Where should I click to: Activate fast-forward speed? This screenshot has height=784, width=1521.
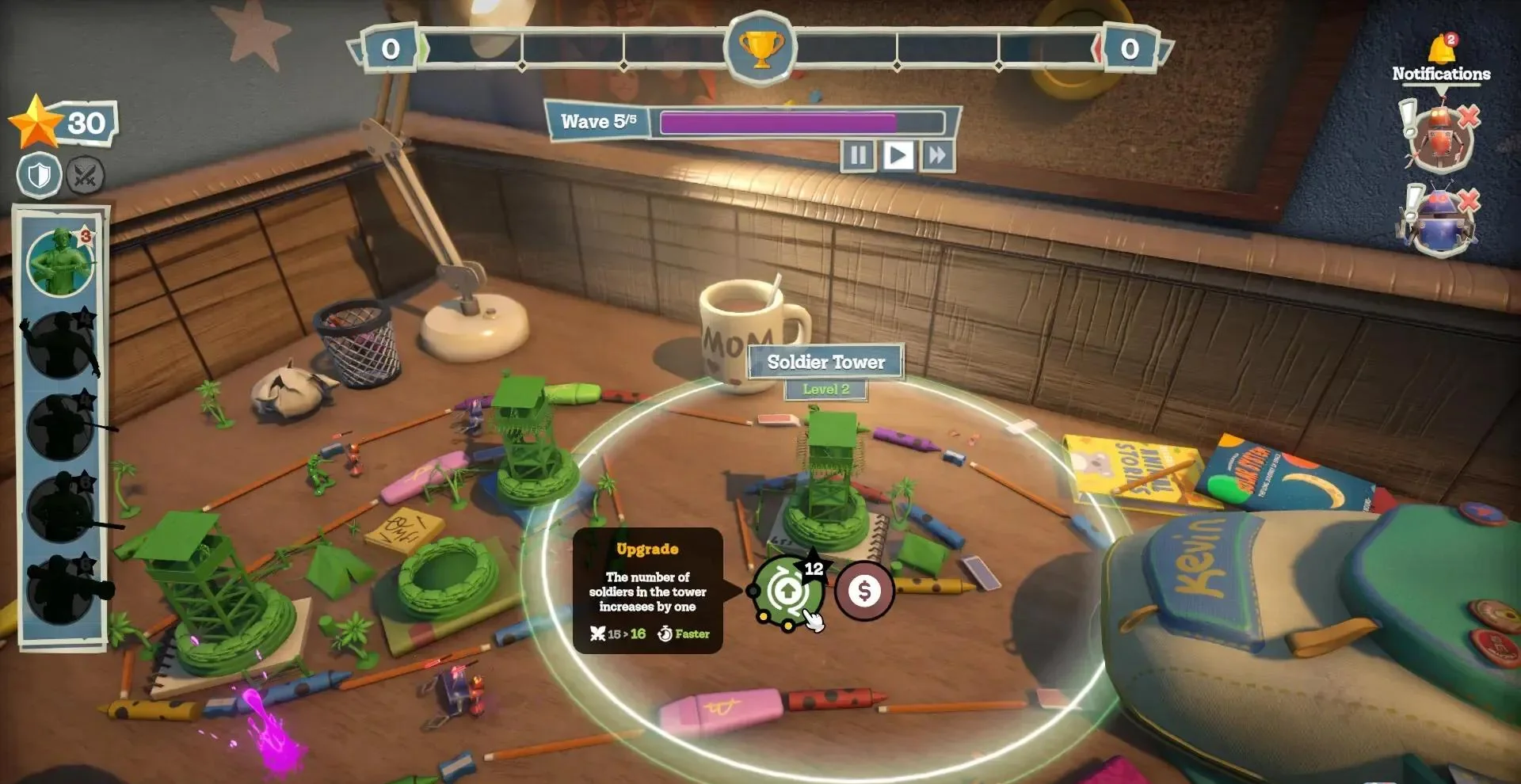(x=937, y=155)
